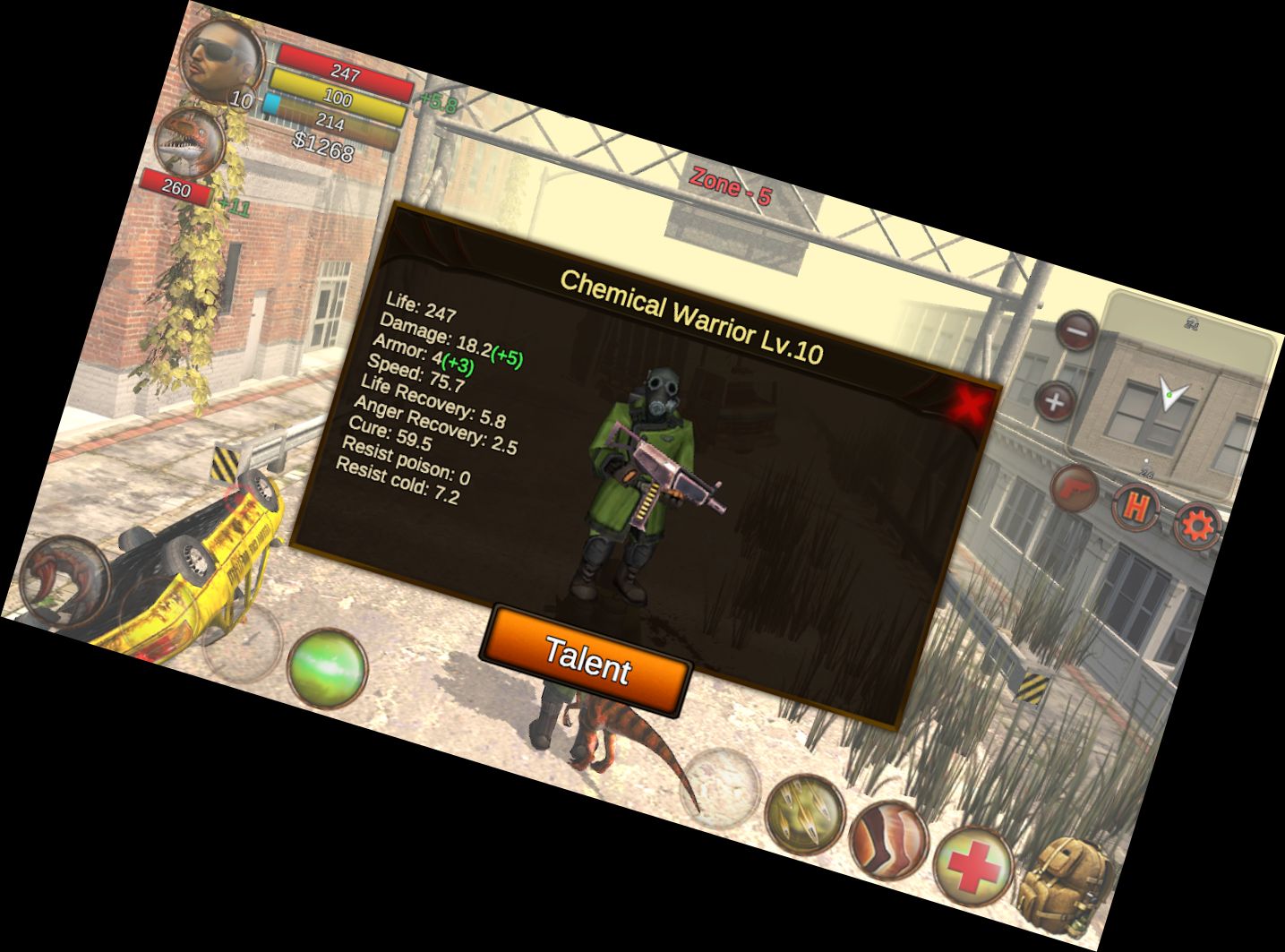Open the Talent screen

pos(587,662)
